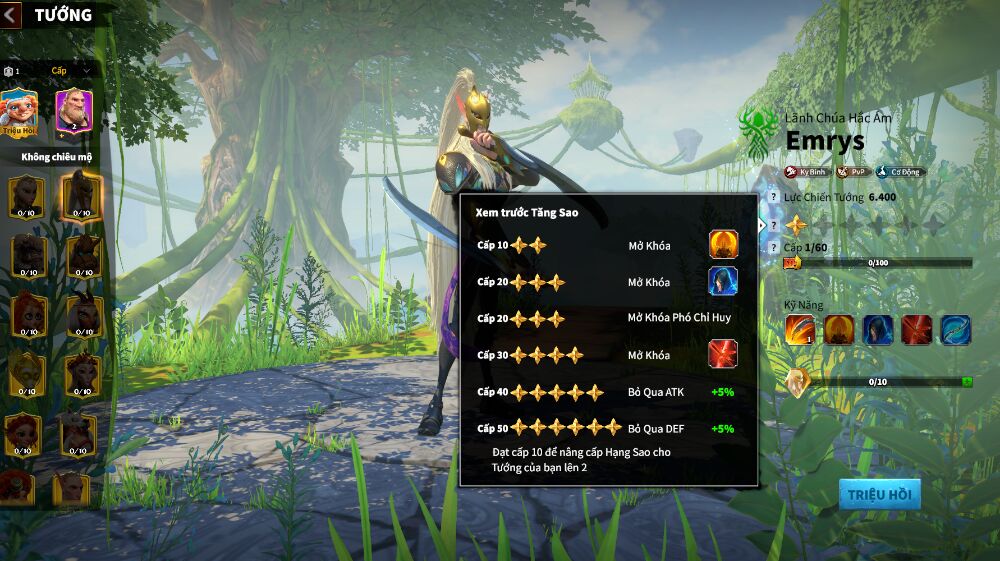Select the highlighted Emrys portrait in the list

click(x=82, y=195)
